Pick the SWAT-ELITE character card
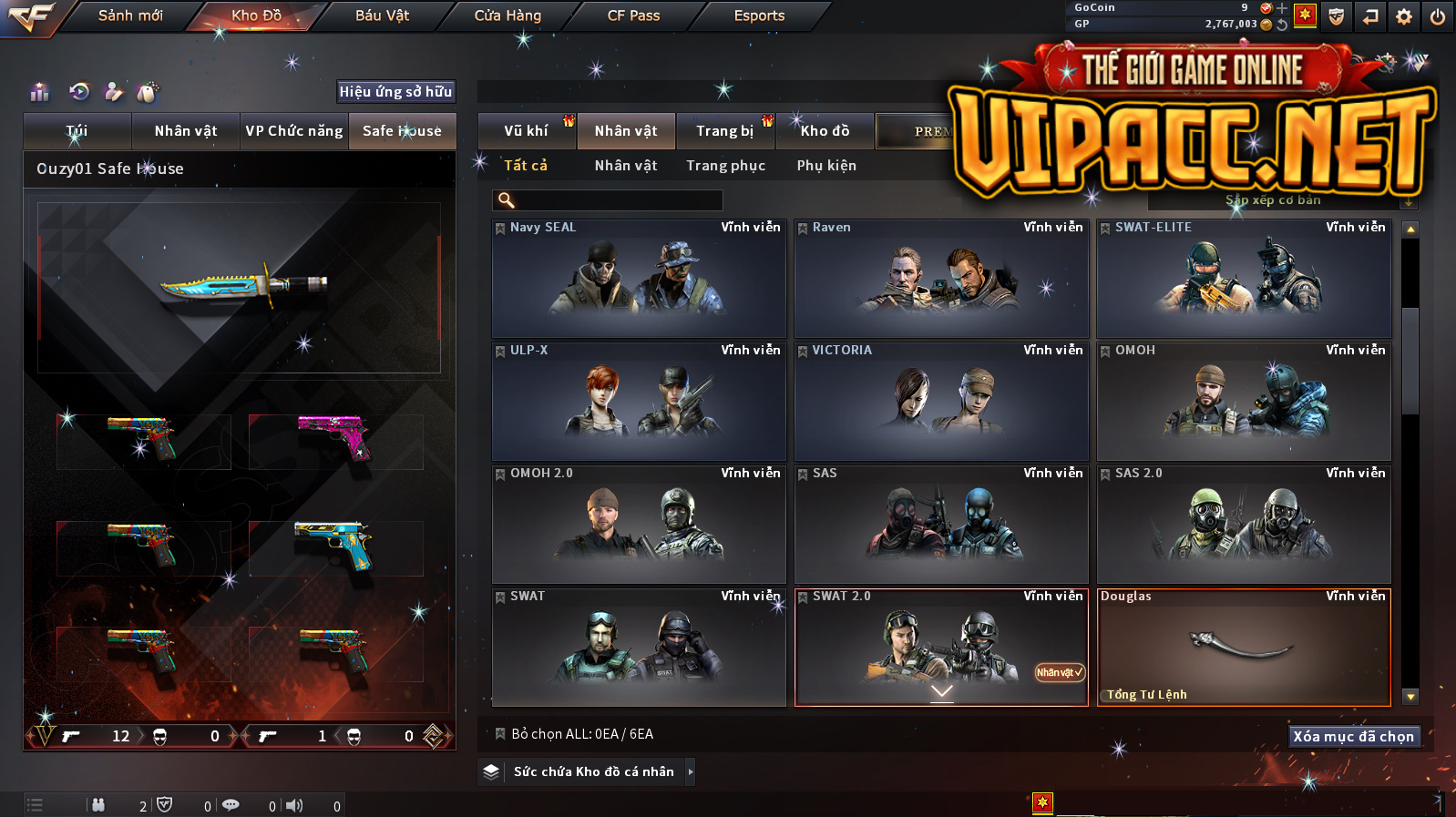Viewport: 1456px width, 817px height. click(1244, 279)
